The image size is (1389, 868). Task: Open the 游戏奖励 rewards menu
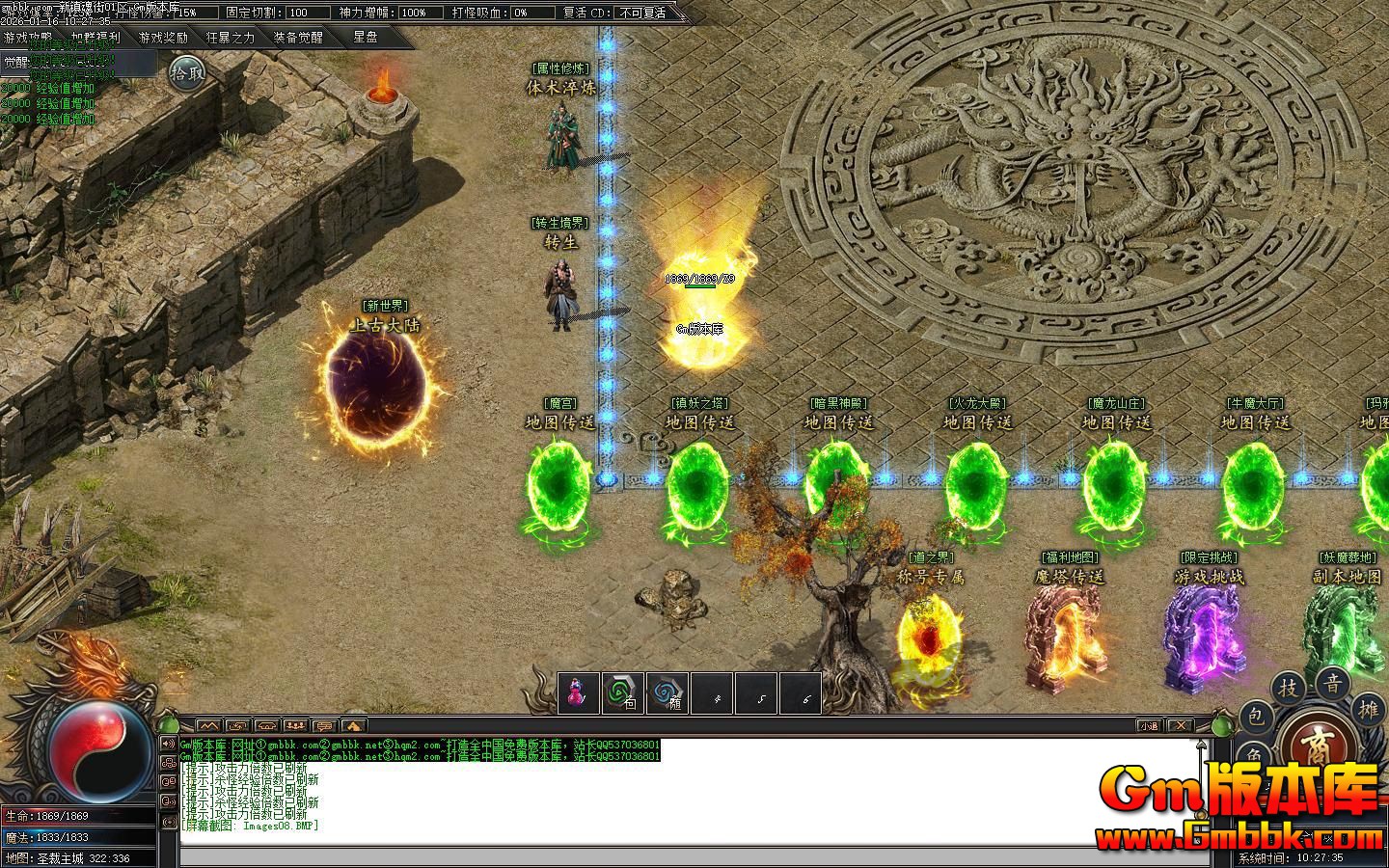[163, 38]
